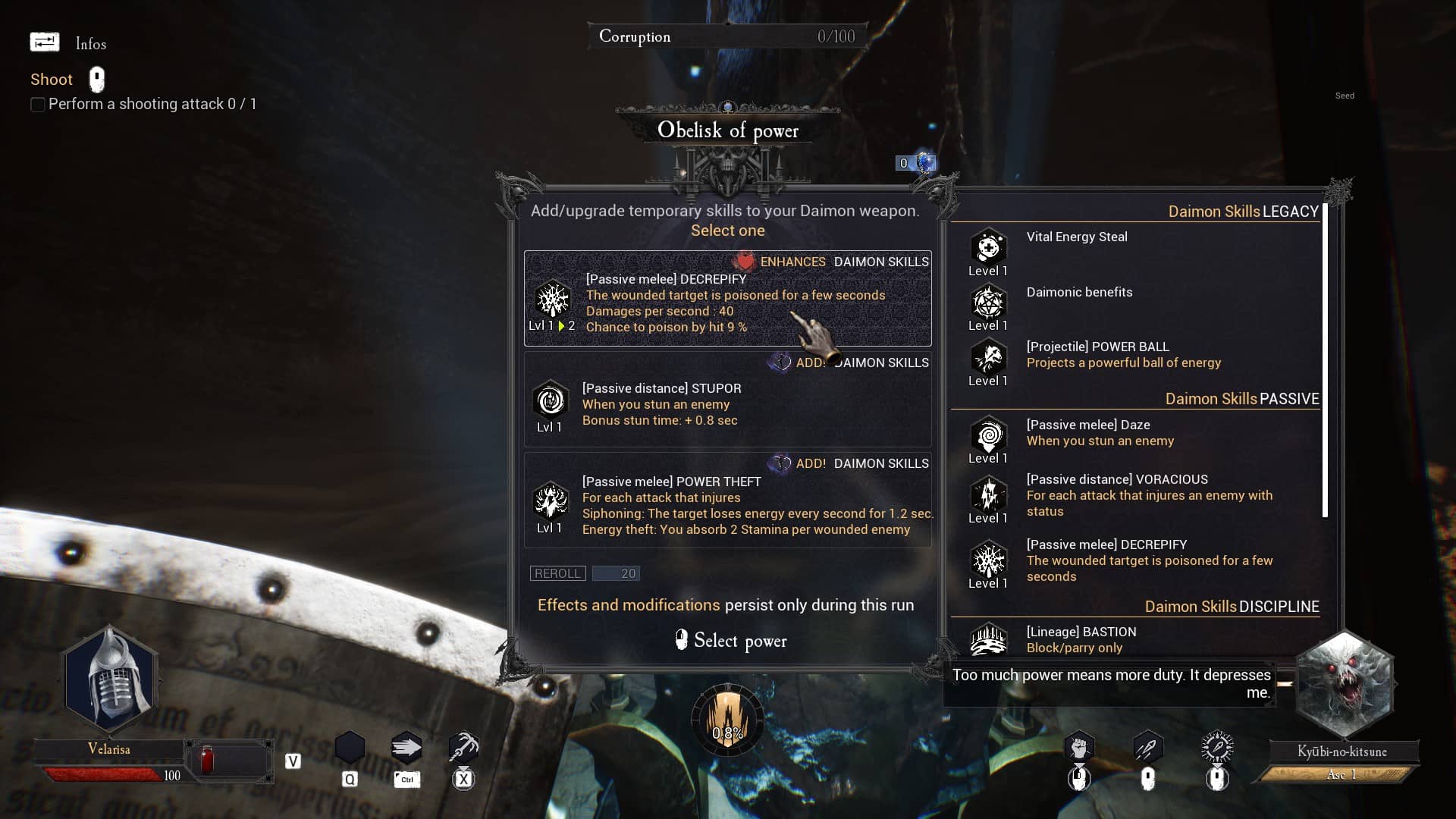
Task: Select Daimonic benefits legacy skill
Action: click(1078, 293)
